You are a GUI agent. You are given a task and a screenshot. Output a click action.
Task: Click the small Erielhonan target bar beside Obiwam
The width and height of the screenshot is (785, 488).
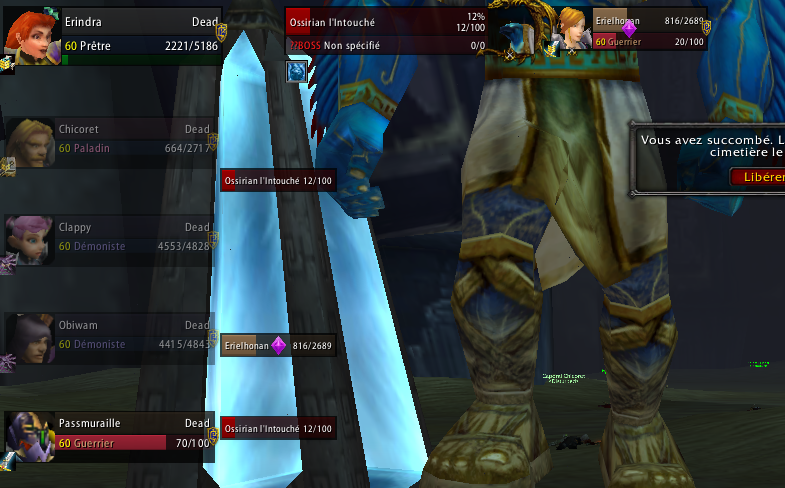[x=278, y=346]
